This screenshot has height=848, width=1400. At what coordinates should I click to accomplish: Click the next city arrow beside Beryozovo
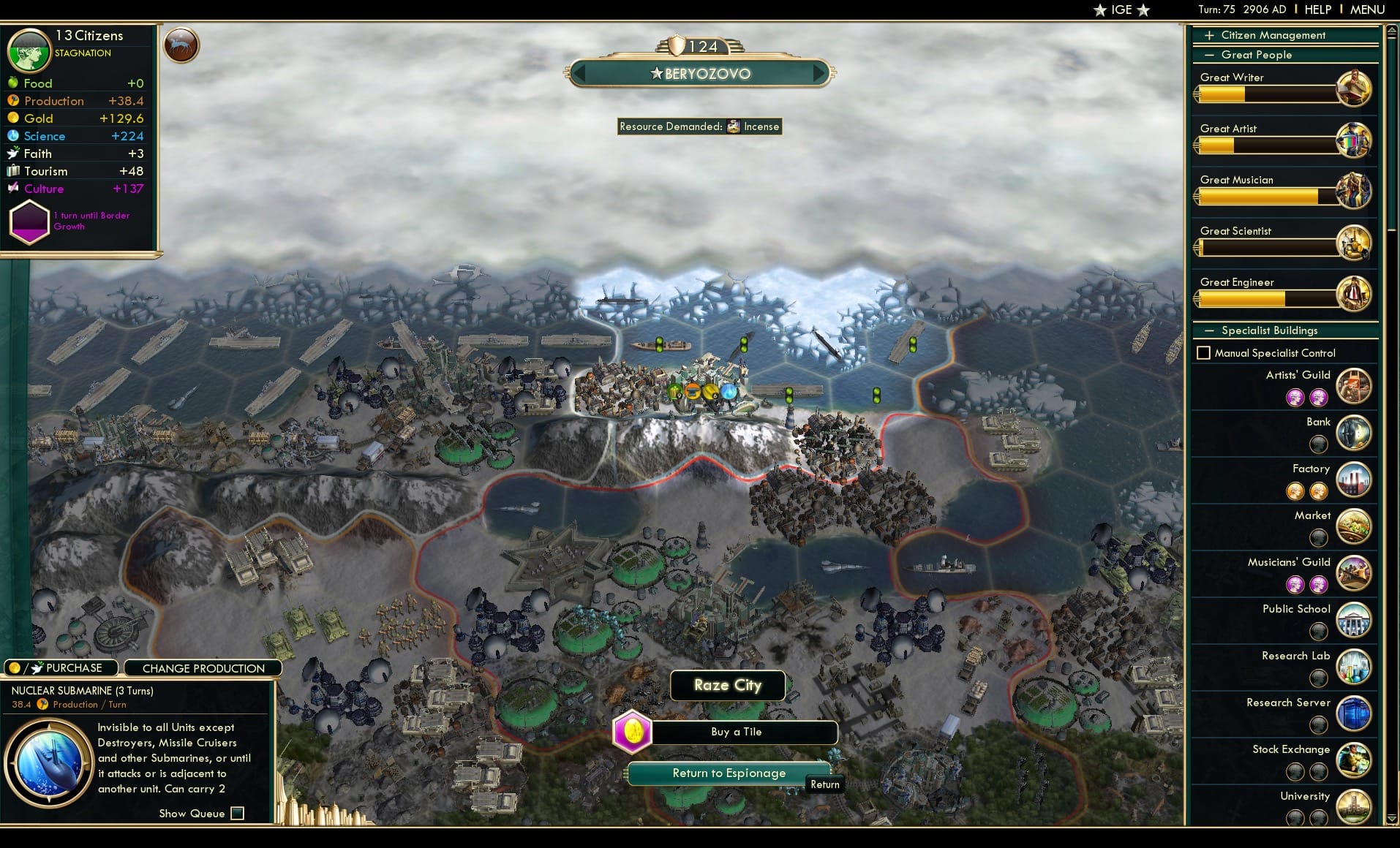[x=818, y=73]
